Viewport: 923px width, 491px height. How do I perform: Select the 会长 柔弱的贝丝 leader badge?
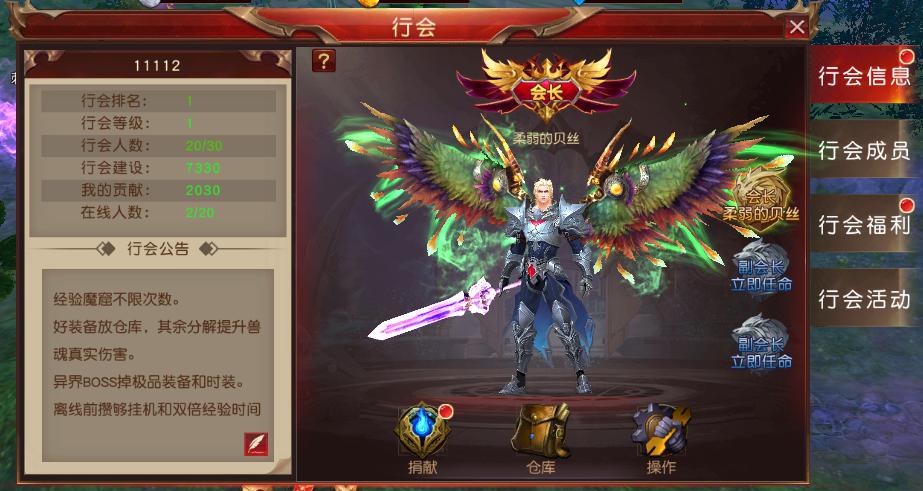point(762,198)
